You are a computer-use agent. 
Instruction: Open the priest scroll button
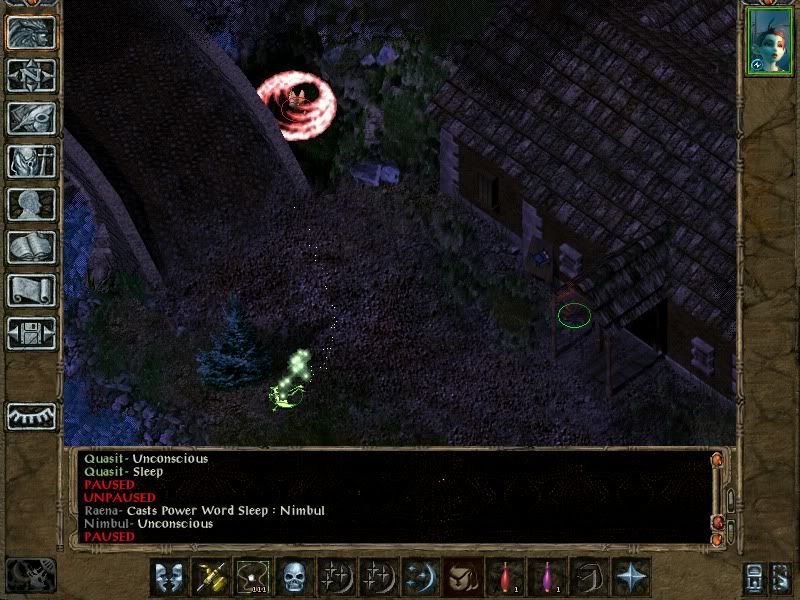tap(31, 290)
